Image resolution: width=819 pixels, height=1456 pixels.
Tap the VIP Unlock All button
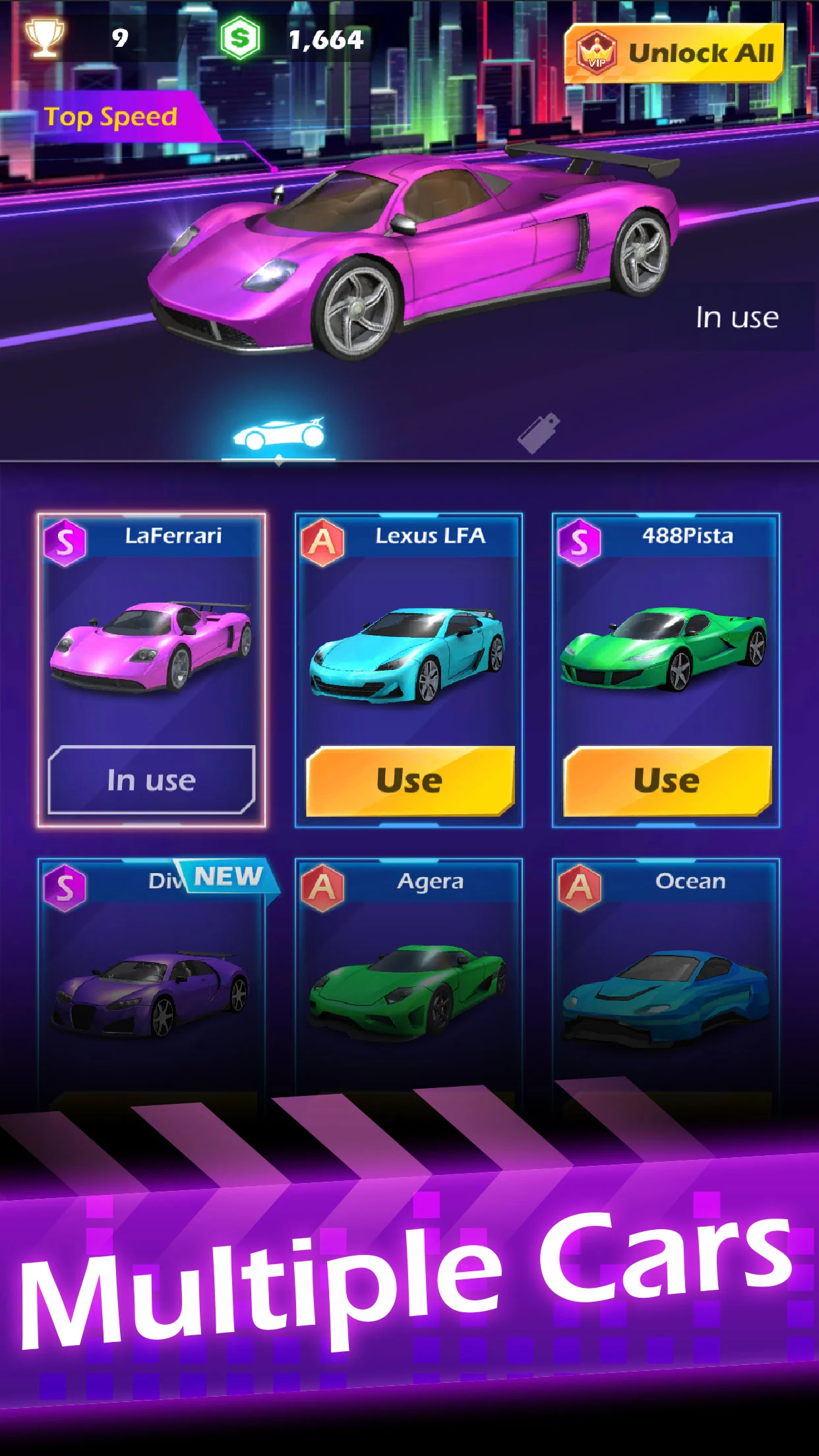[x=675, y=53]
